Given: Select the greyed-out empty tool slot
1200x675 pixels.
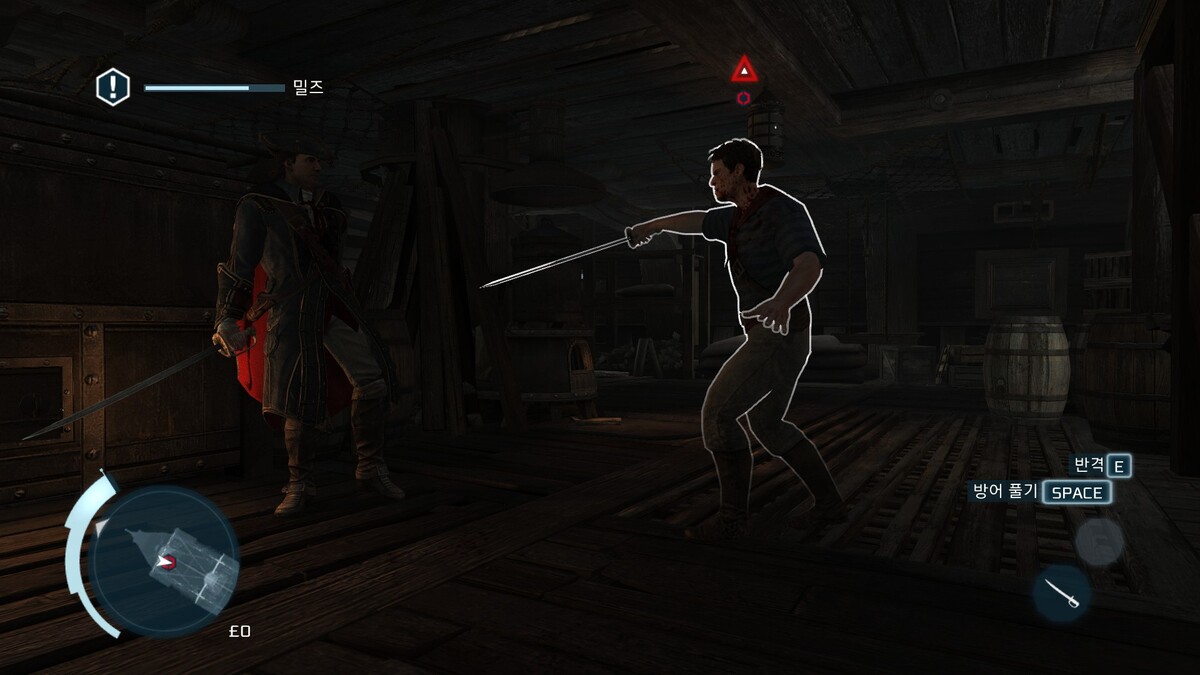Looking at the screenshot, I should pyautogui.click(x=1099, y=541).
